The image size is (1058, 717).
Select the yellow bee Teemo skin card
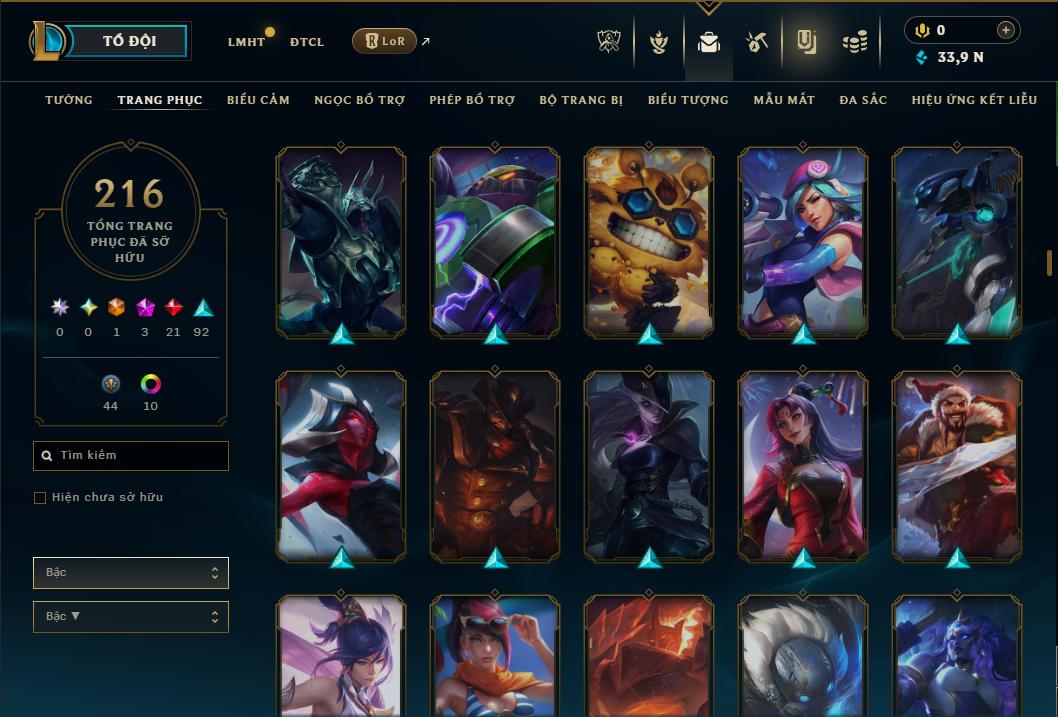point(649,241)
